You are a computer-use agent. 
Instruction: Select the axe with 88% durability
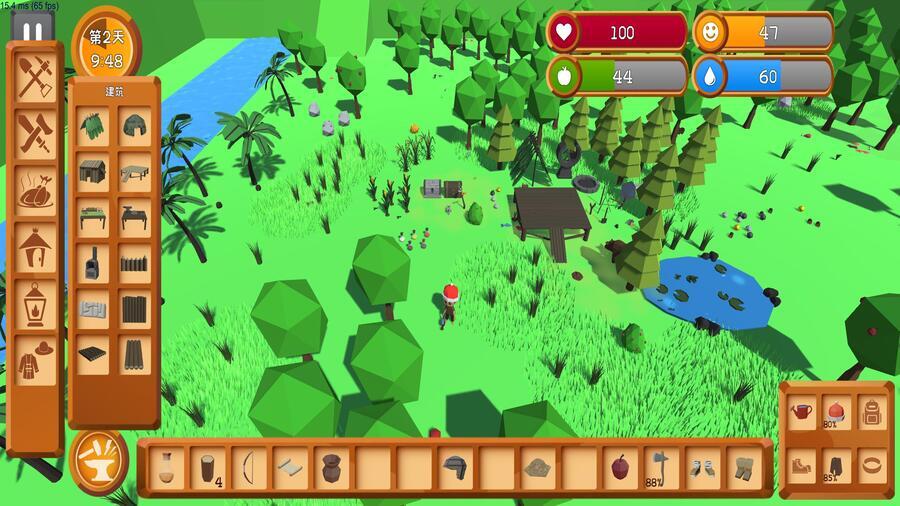point(660,467)
